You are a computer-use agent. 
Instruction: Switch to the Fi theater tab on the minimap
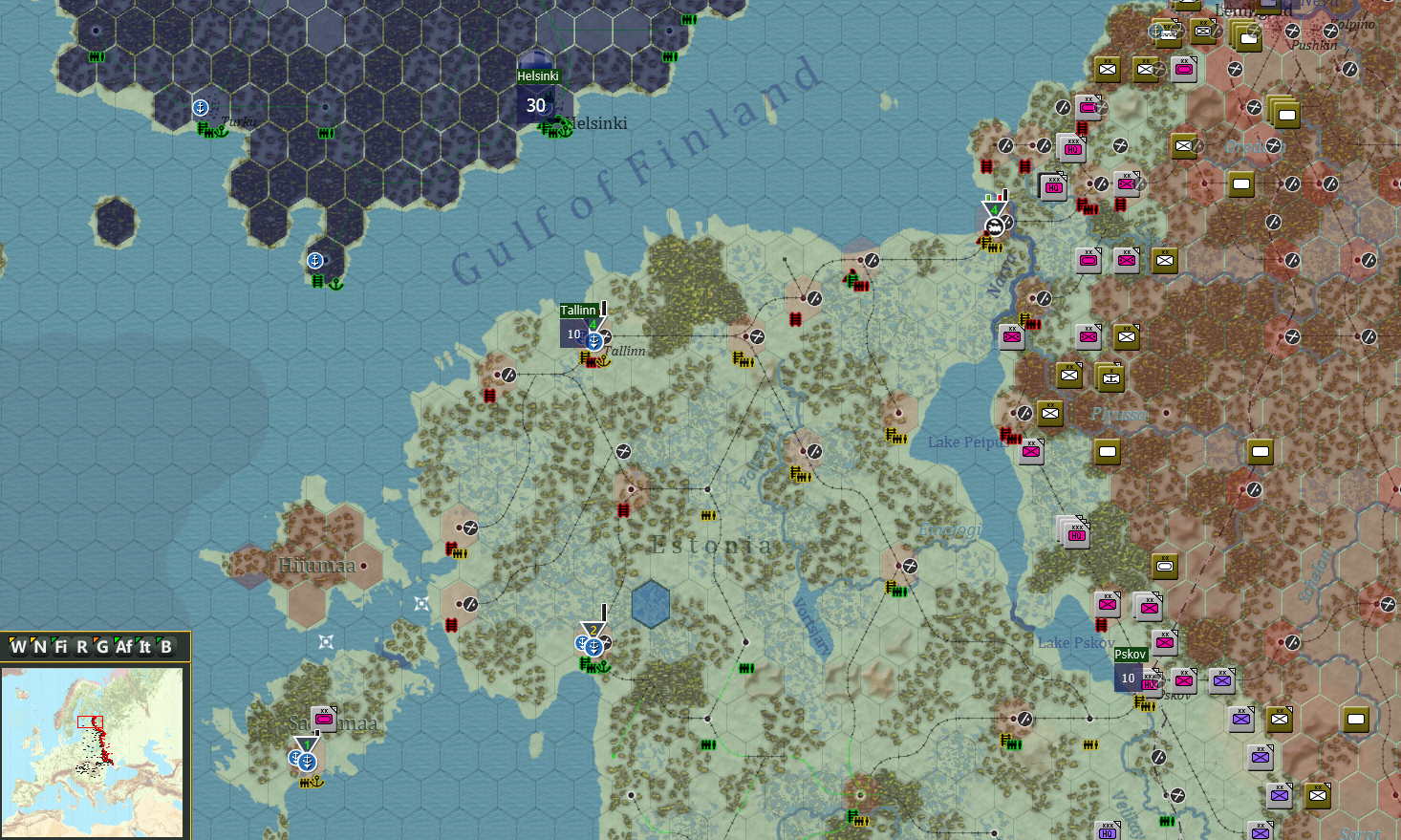point(62,648)
